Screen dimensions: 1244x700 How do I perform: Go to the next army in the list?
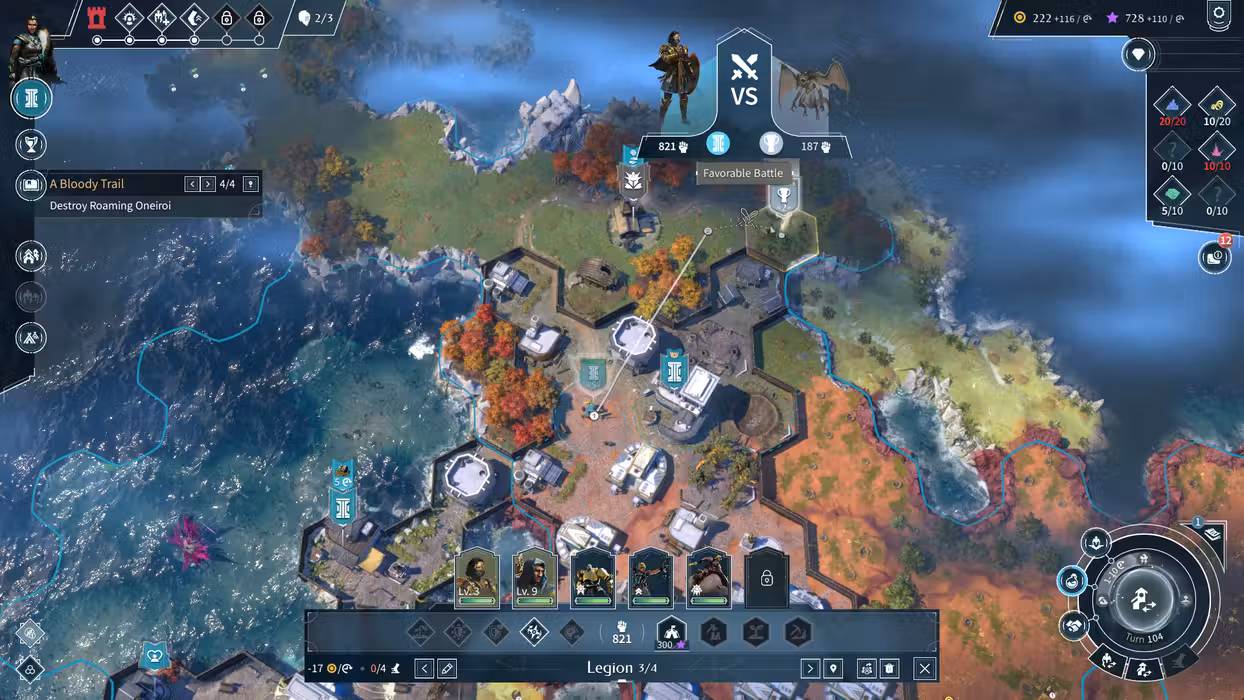point(810,669)
